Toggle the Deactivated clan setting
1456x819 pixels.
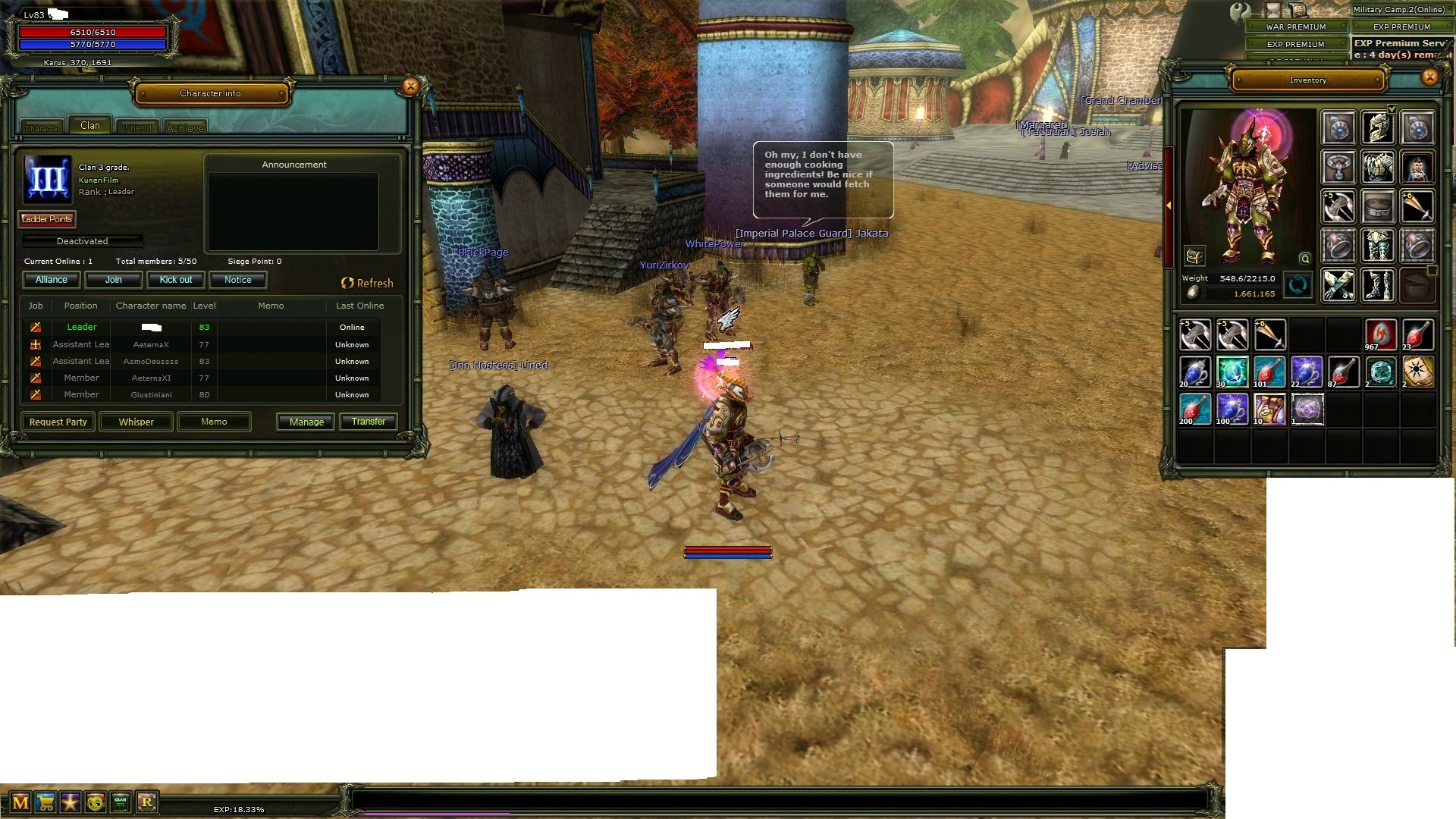coord(82,240)
